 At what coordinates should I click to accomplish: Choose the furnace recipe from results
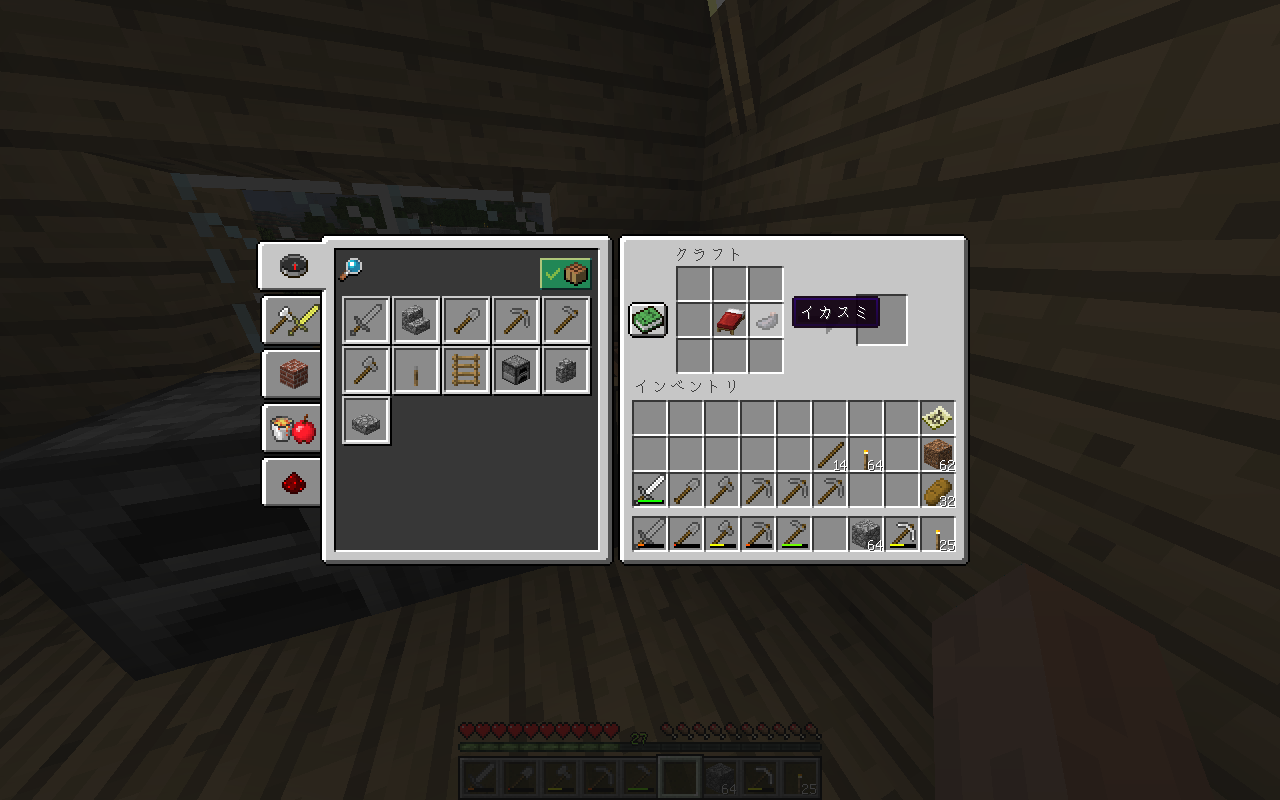515,369
